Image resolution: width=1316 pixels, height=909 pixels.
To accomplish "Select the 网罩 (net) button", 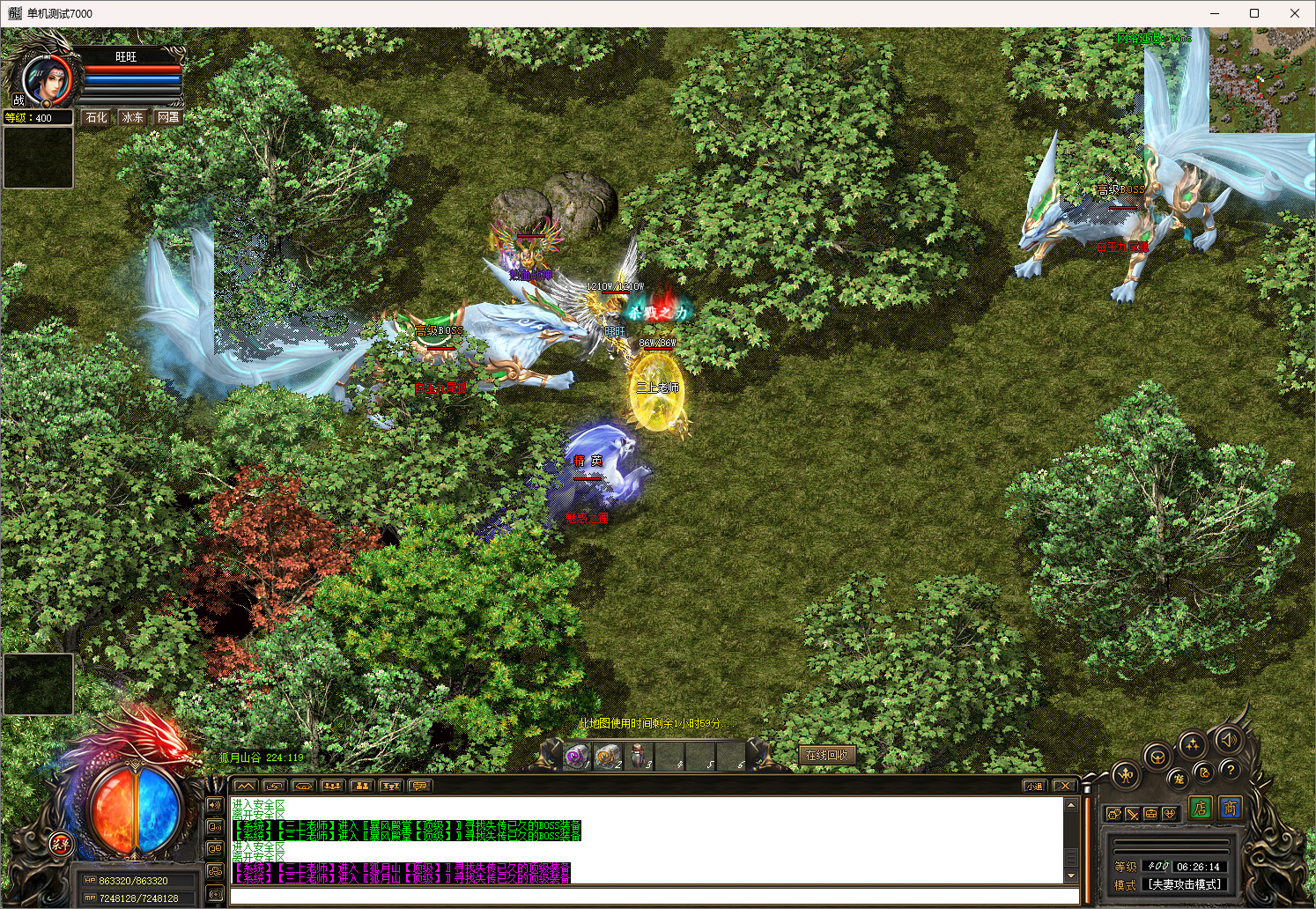I will point(168,117).
